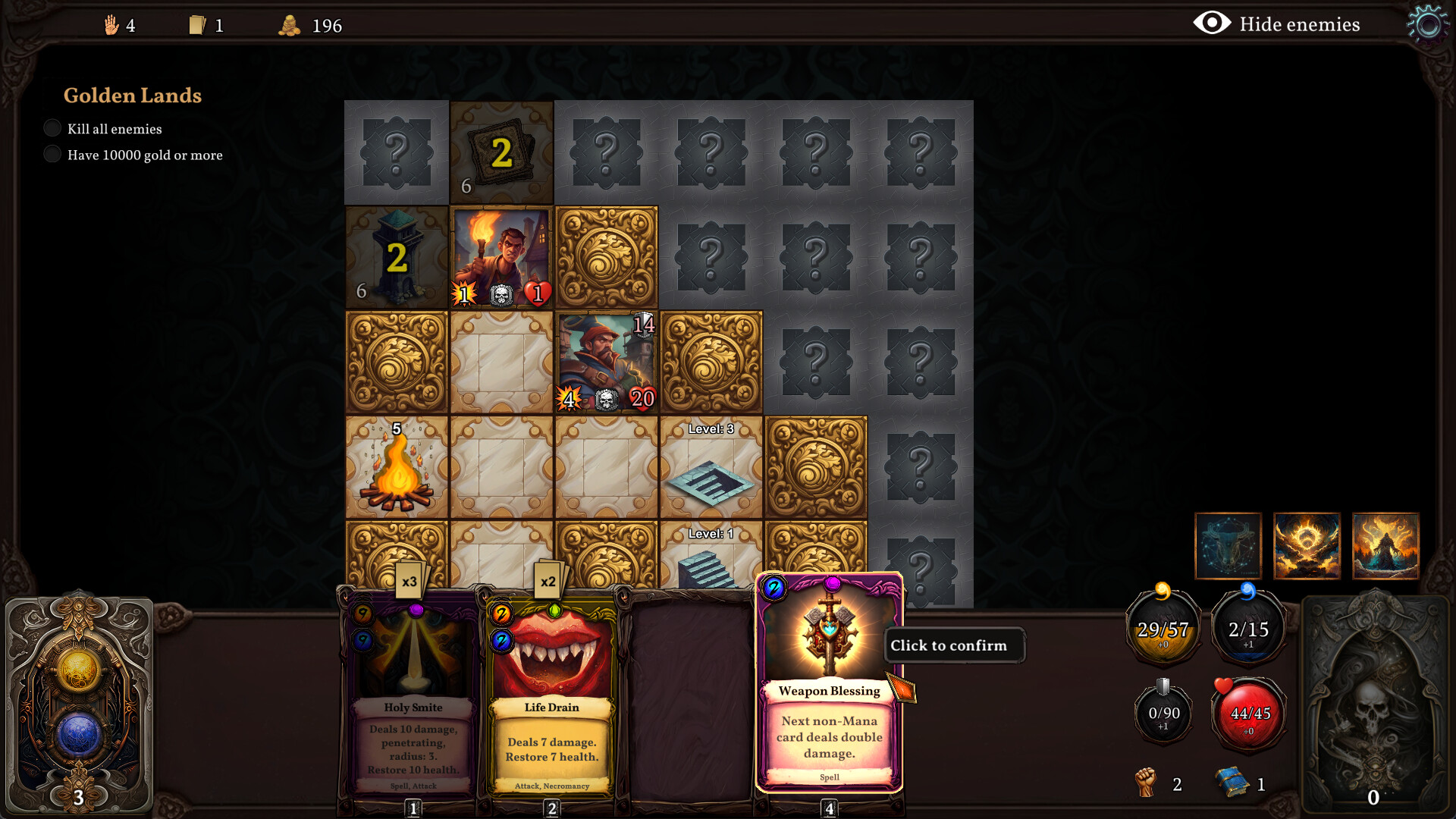
Task: Select the bull constellation artwork thumbnail
Action: point(1228,546)
